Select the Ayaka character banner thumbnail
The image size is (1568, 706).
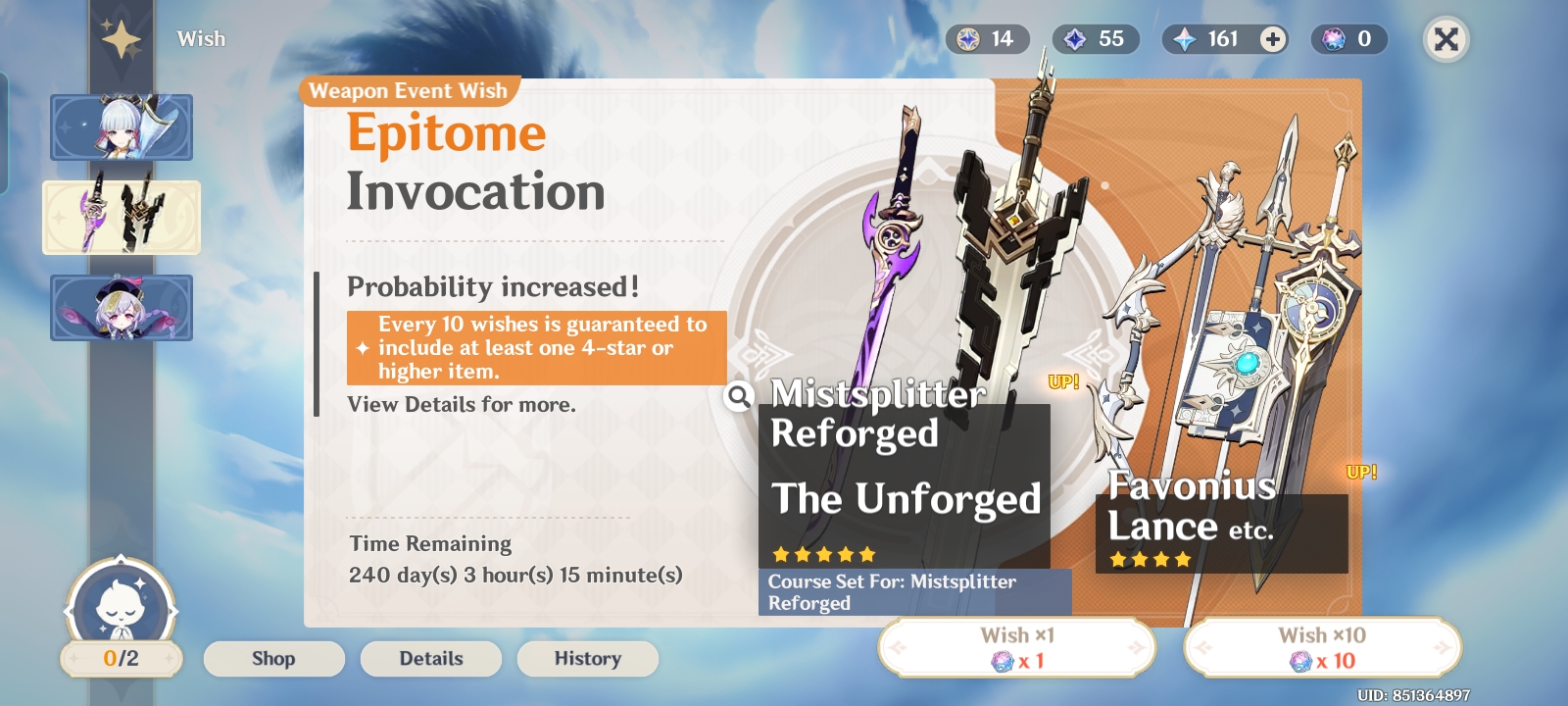pyautogui.click(x=121, y=128)
